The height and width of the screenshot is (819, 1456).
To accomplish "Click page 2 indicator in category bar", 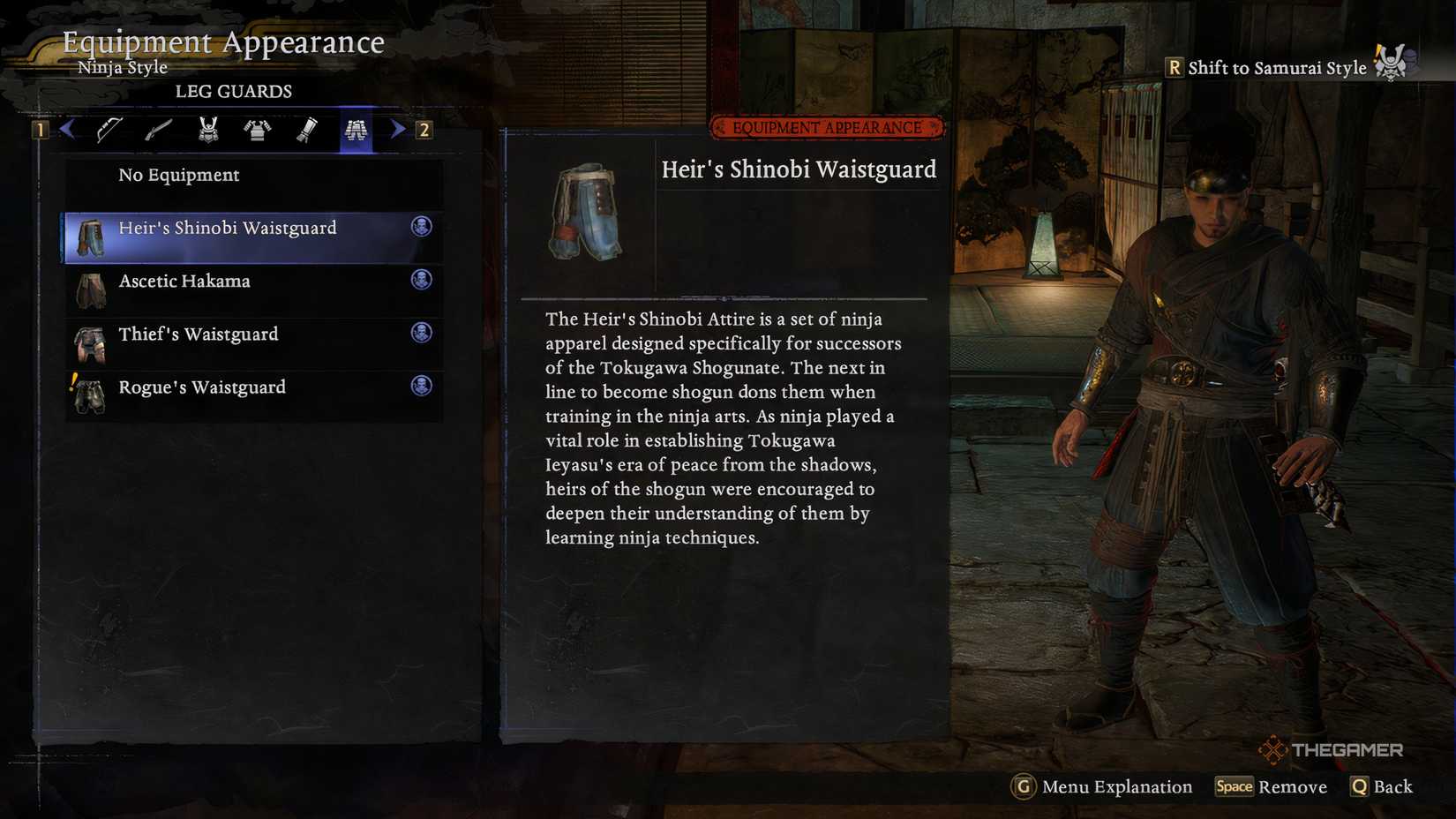I will click(426, 128).
